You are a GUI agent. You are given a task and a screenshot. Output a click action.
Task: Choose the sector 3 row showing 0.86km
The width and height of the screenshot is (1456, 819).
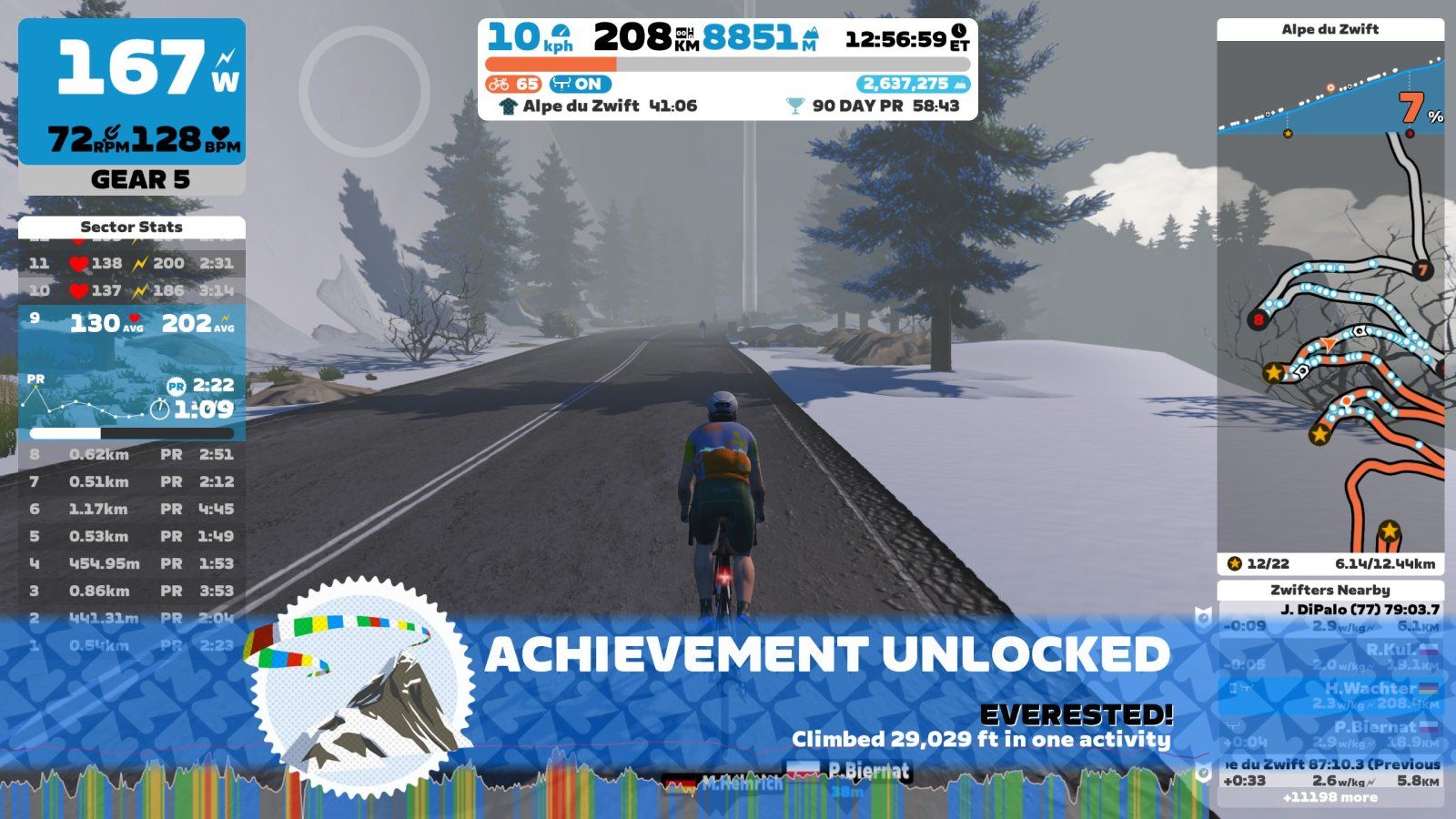(x=131, y=591)
